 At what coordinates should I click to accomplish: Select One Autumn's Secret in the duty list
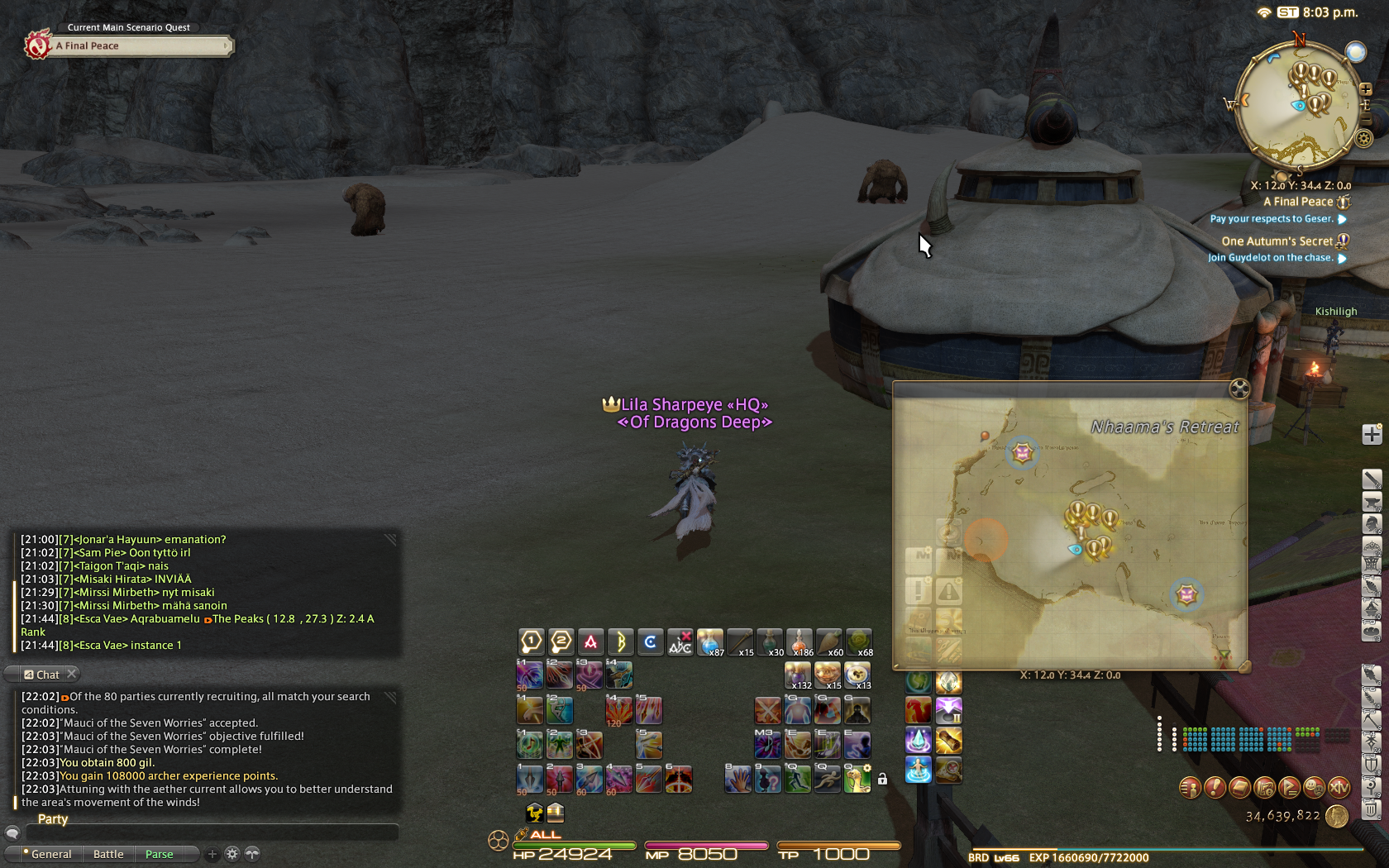point(1277,241)
